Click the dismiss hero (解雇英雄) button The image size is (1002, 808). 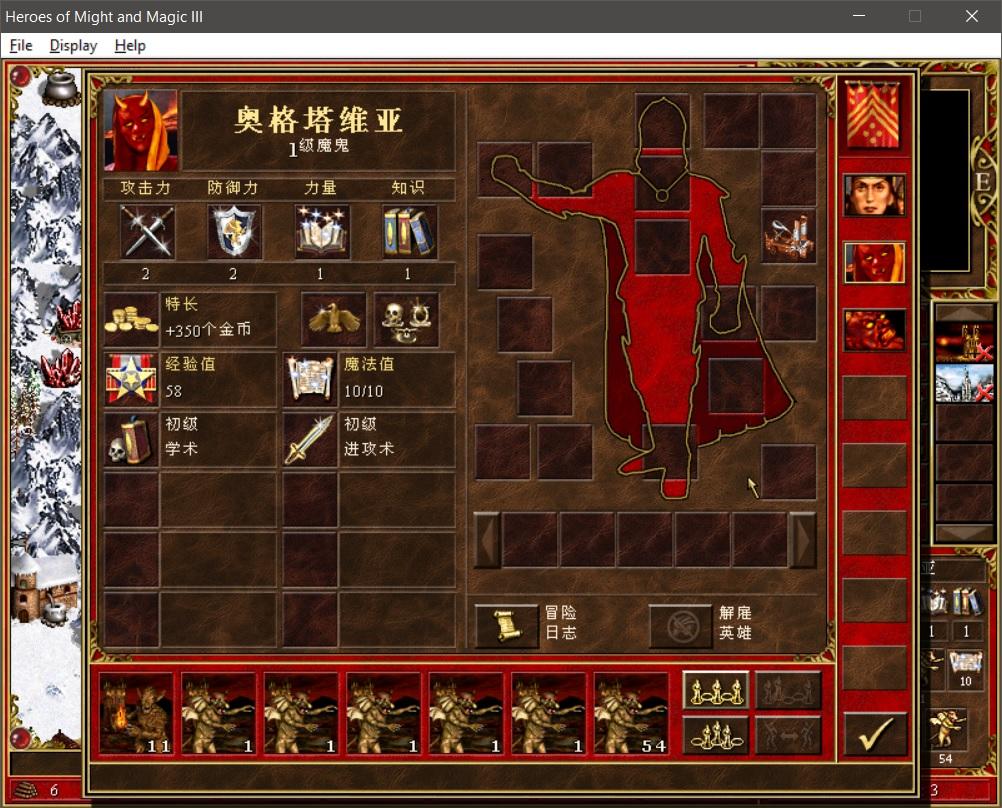pyautogui.click(x=681, y=625)
